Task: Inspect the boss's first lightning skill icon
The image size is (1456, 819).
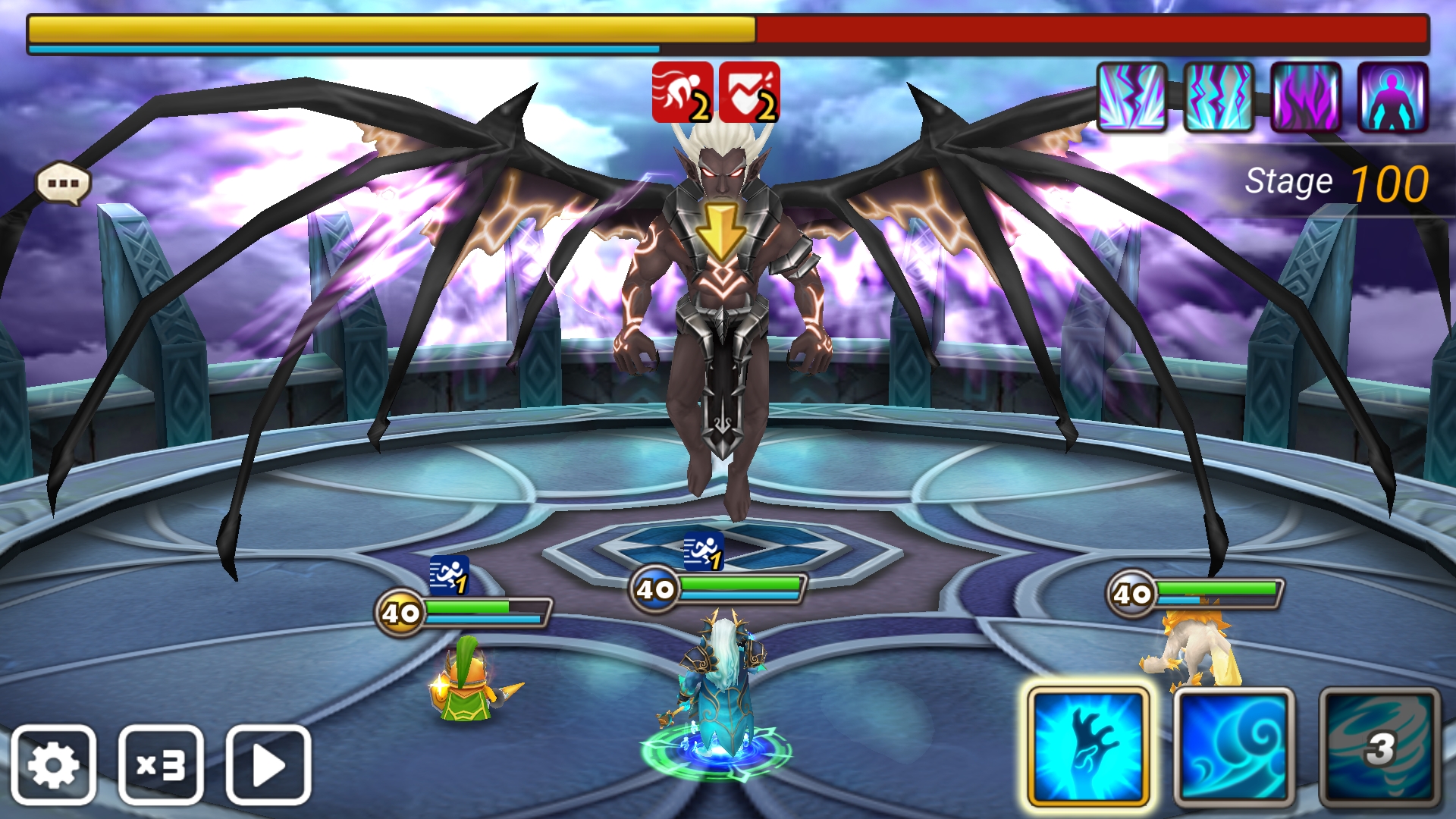Action: point(1131,97)
